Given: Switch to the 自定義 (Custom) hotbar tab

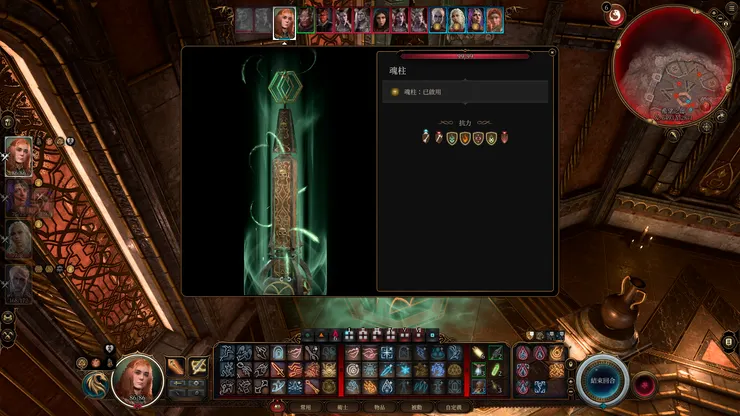Looking at the screenshot, I should pos(453,408).
